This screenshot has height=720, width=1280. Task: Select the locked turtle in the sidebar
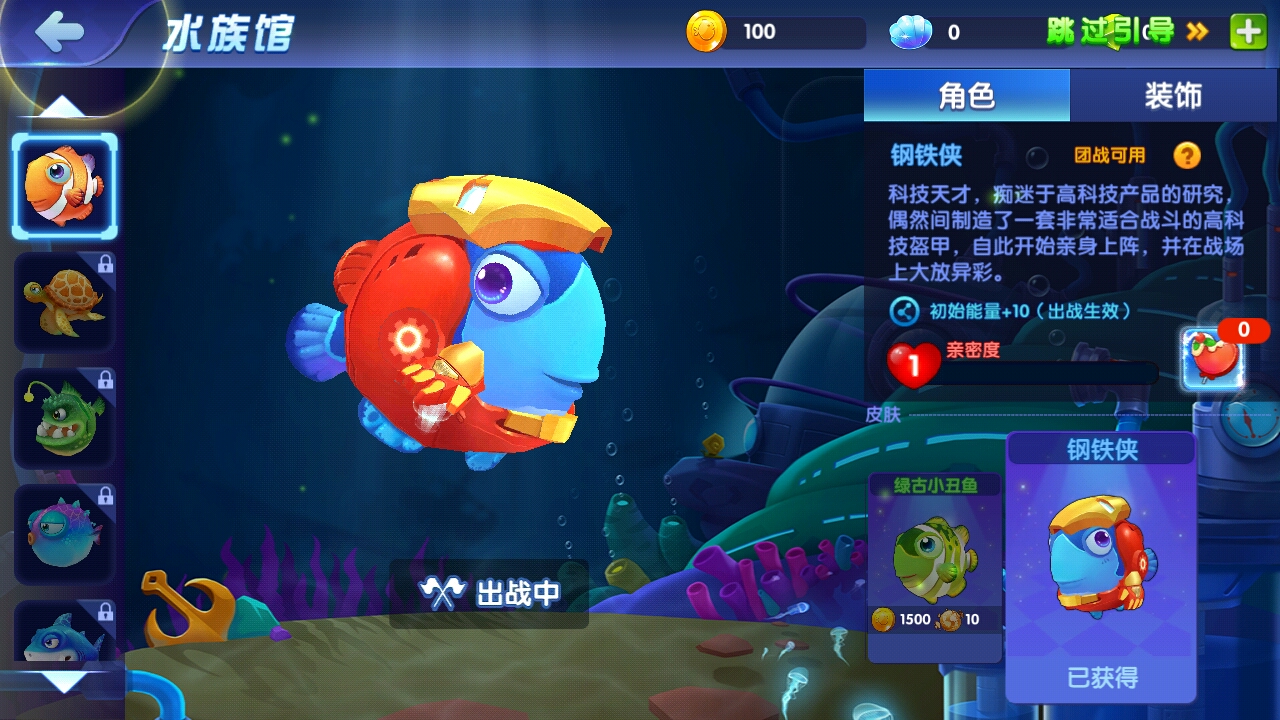(65, 300)
